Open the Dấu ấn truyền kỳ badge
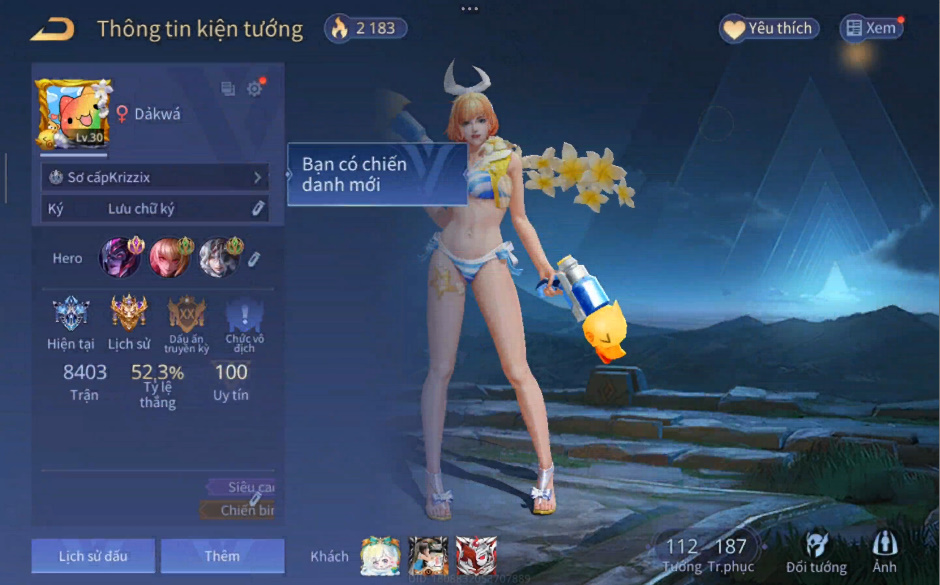Image resolution: width=940 pixels, height=585 pixels. coord(187,314)
